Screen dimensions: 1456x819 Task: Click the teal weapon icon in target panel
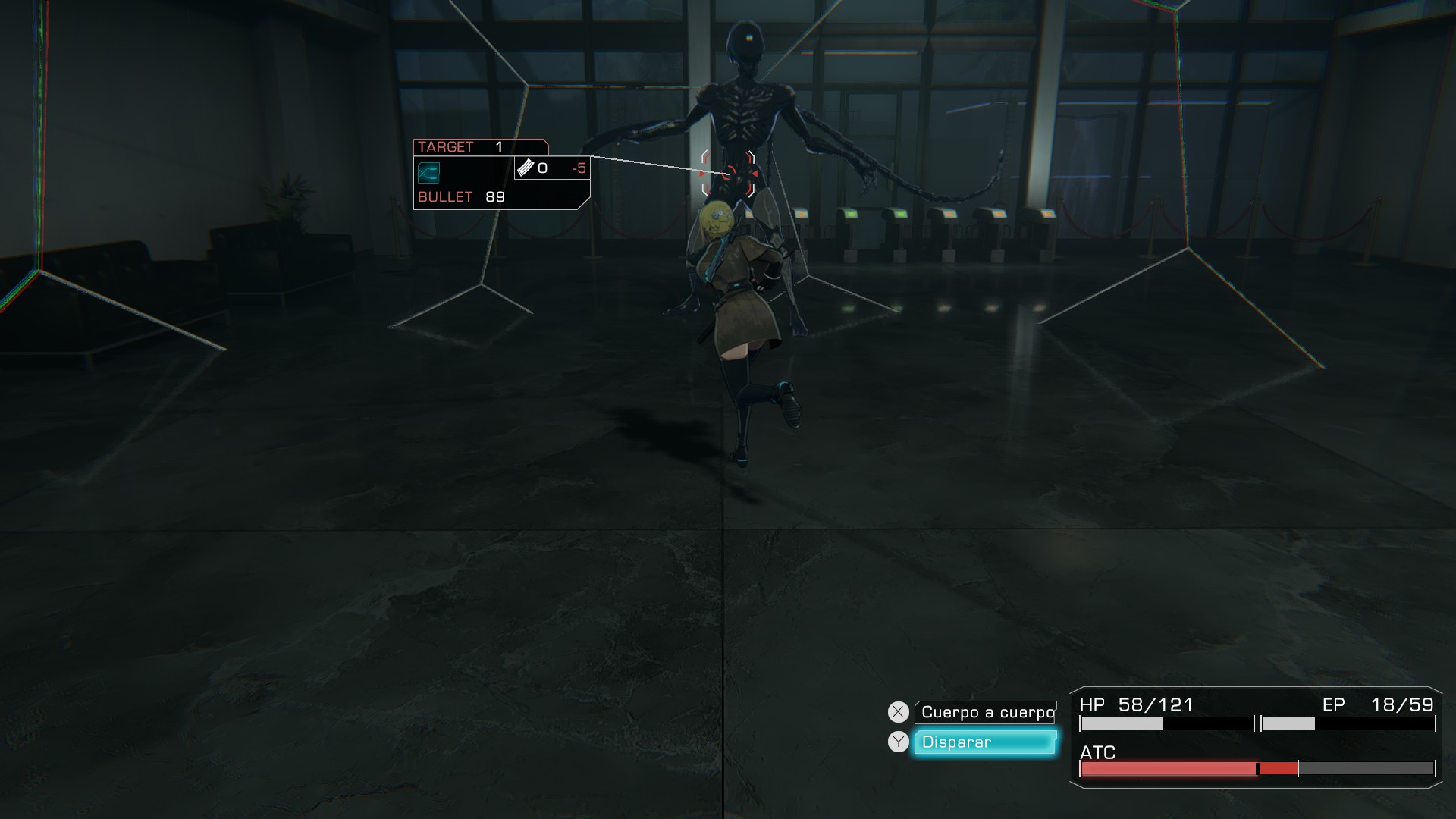tap(428, 173)
